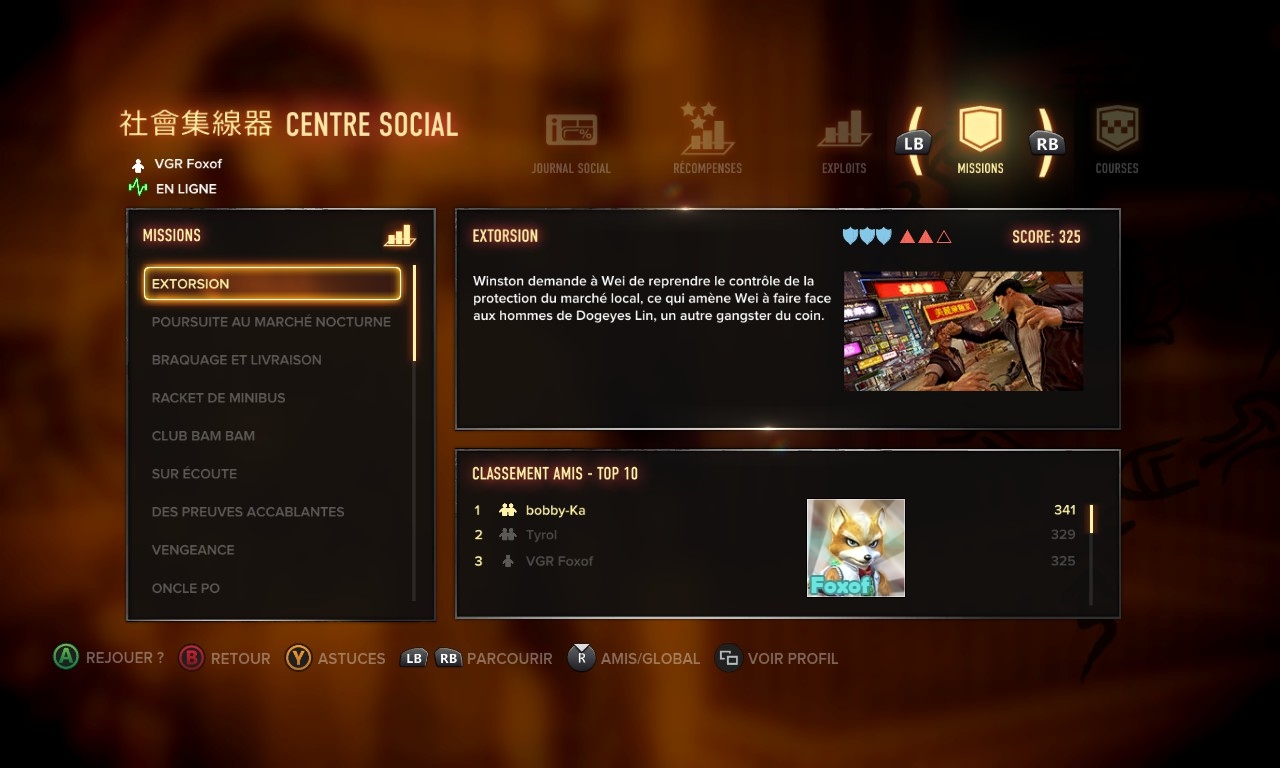Choose Poursuite au Marché Nocturne mission

click(x=271, y=322)
